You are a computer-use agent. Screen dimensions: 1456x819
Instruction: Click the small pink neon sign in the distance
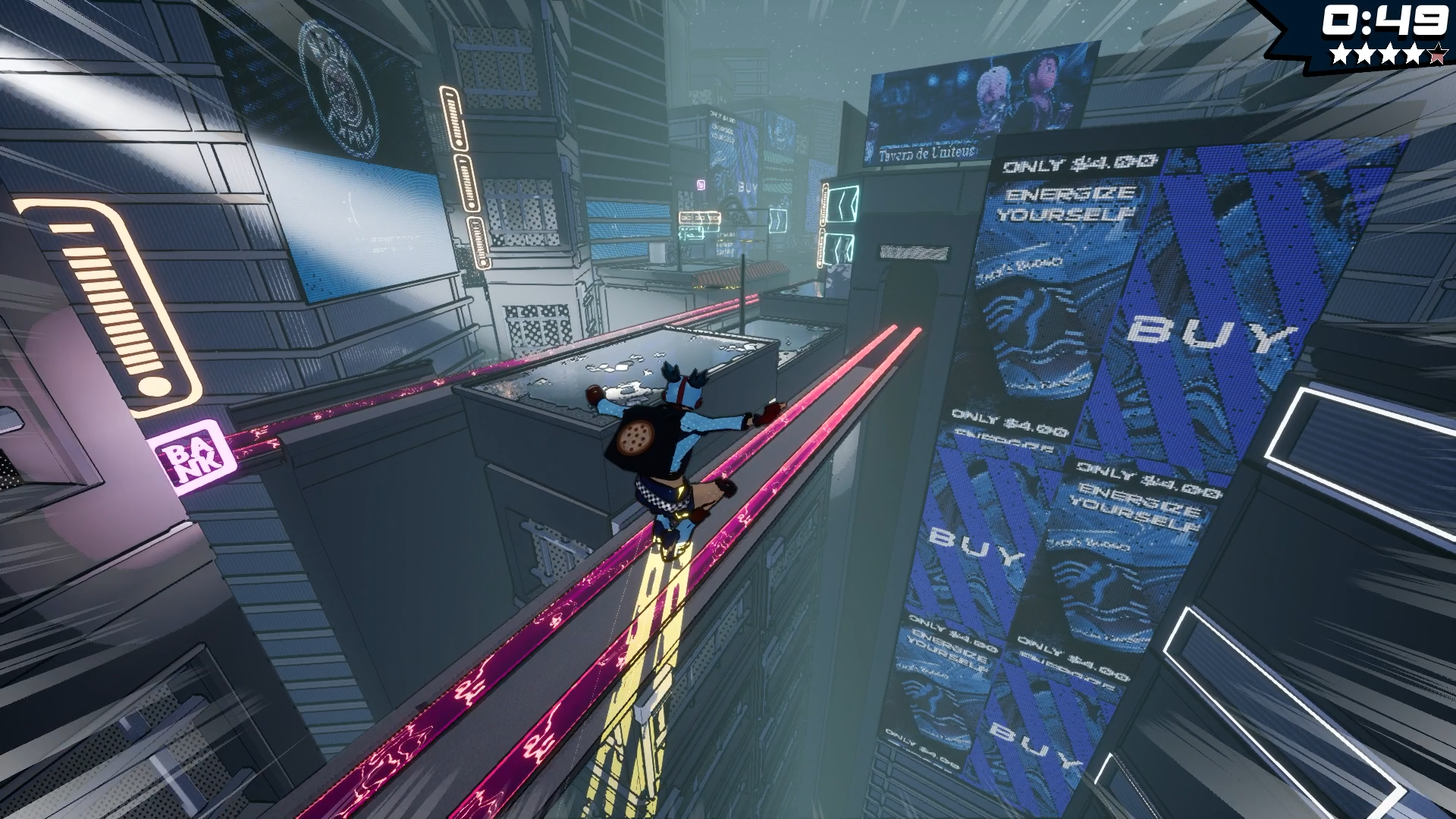click(x=701, y=185)
